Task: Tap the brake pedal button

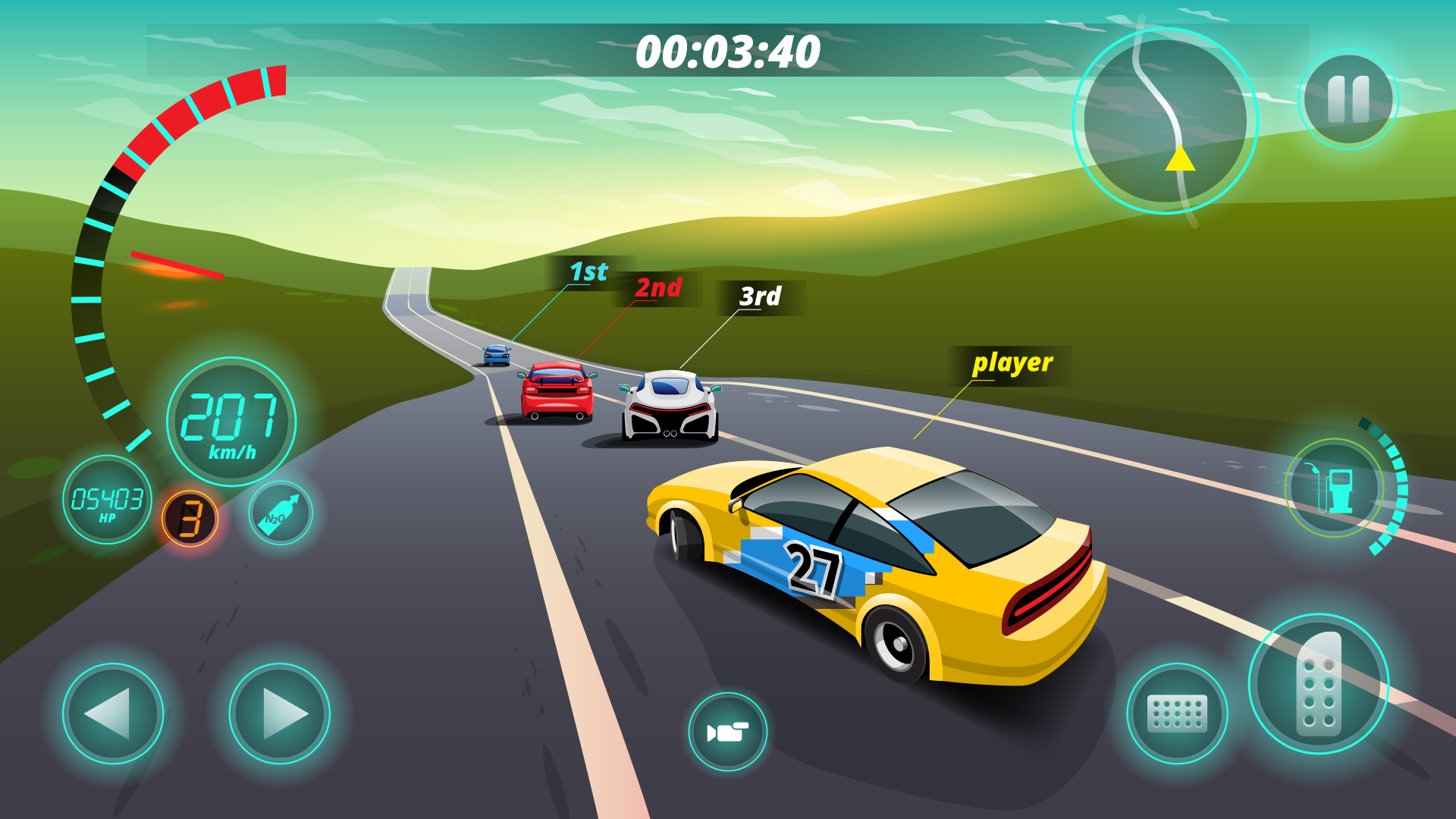Action: point(1177,714)
